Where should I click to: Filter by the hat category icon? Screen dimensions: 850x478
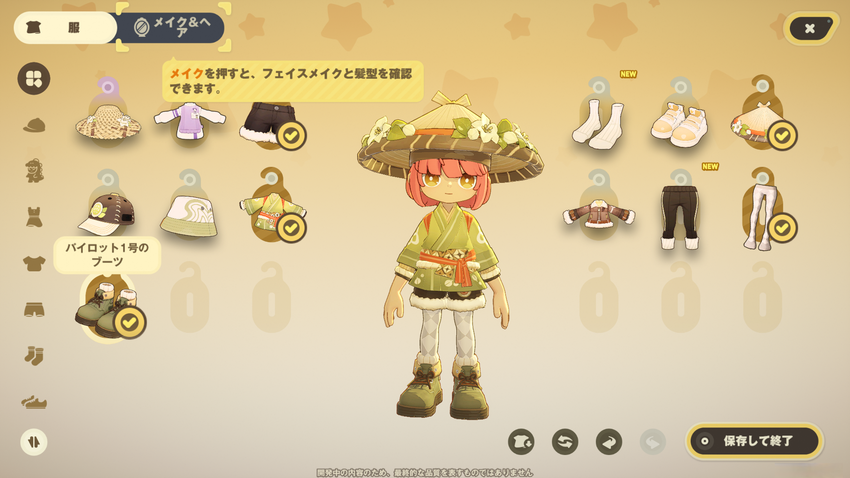tap(34, 125)
